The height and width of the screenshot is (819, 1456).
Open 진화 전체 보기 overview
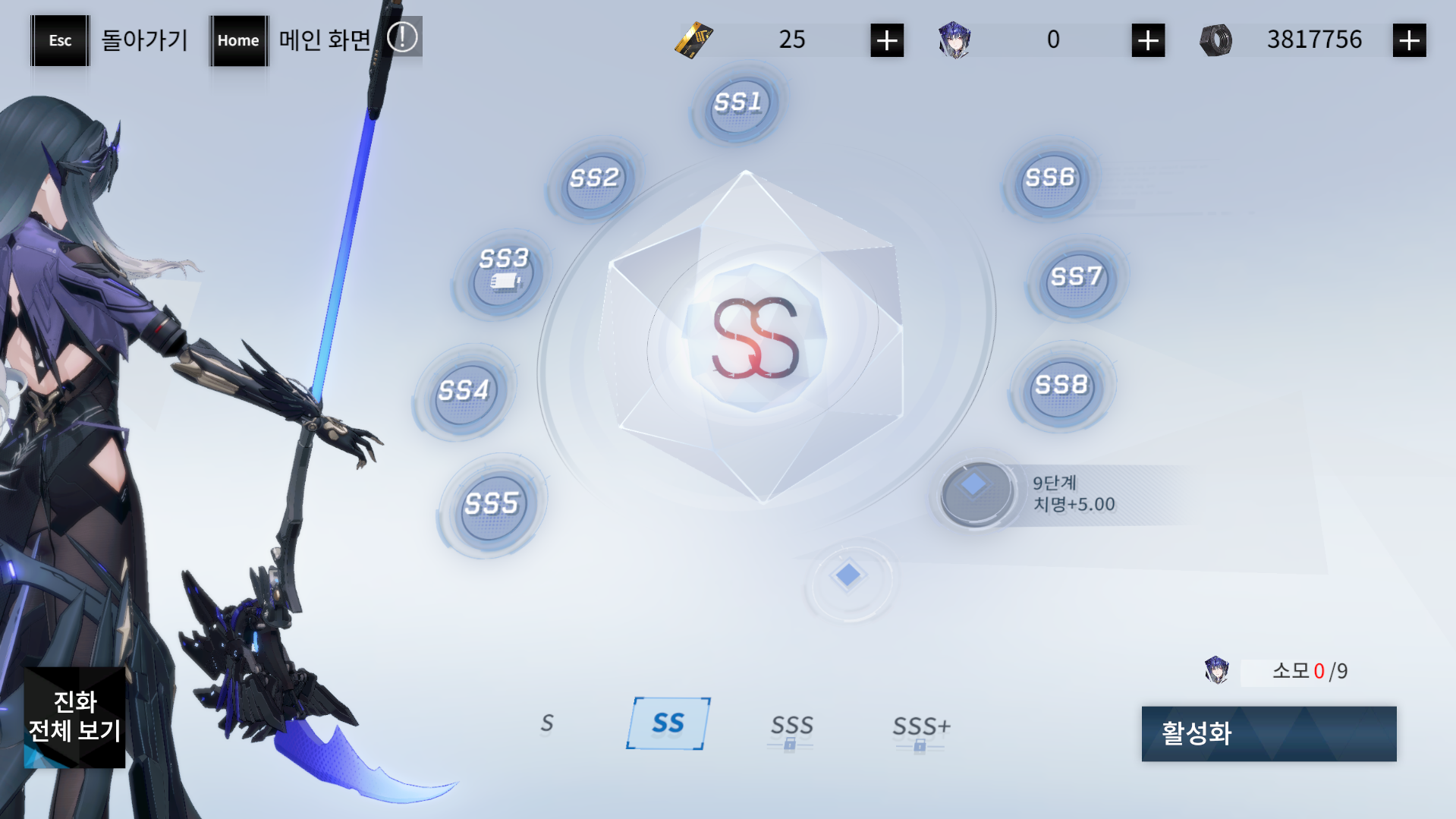(x=74, y=717)
